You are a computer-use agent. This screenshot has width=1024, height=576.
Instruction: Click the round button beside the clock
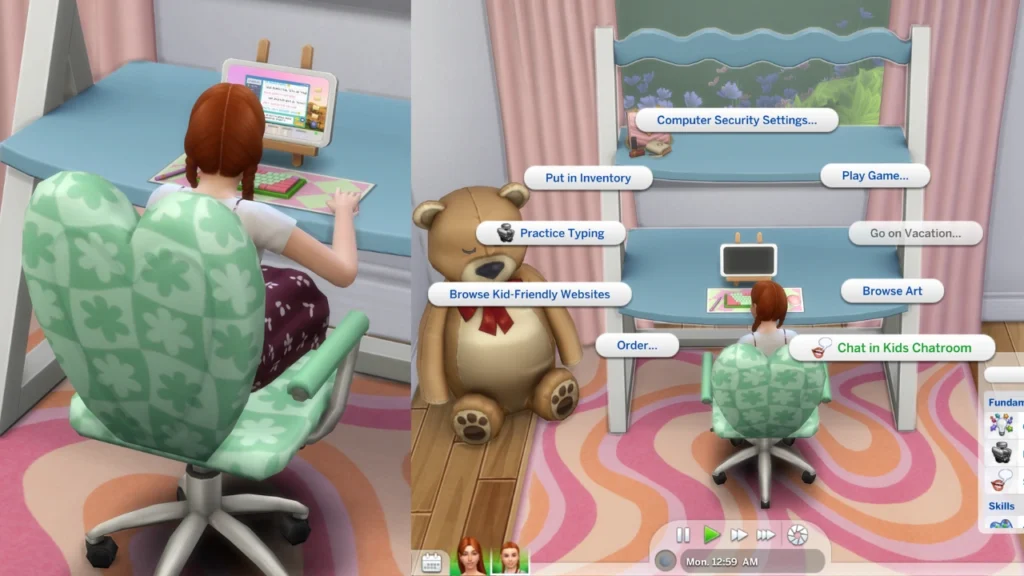pos(666,562)
